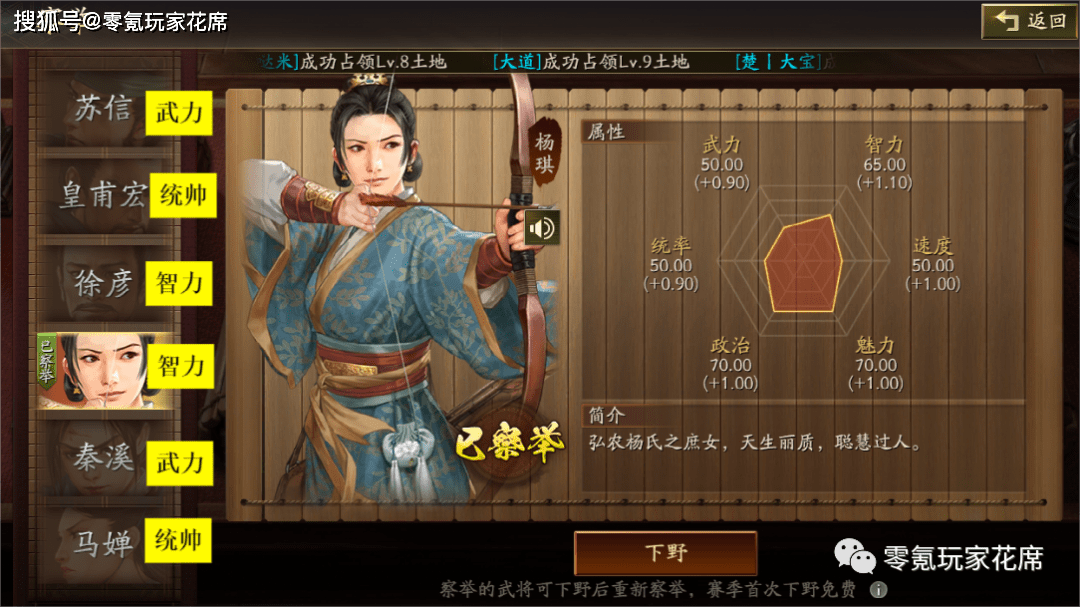Play the general's voice speaker icon
The width and height of the screenshot is (1080, 607).
click(x=542, y=228)
